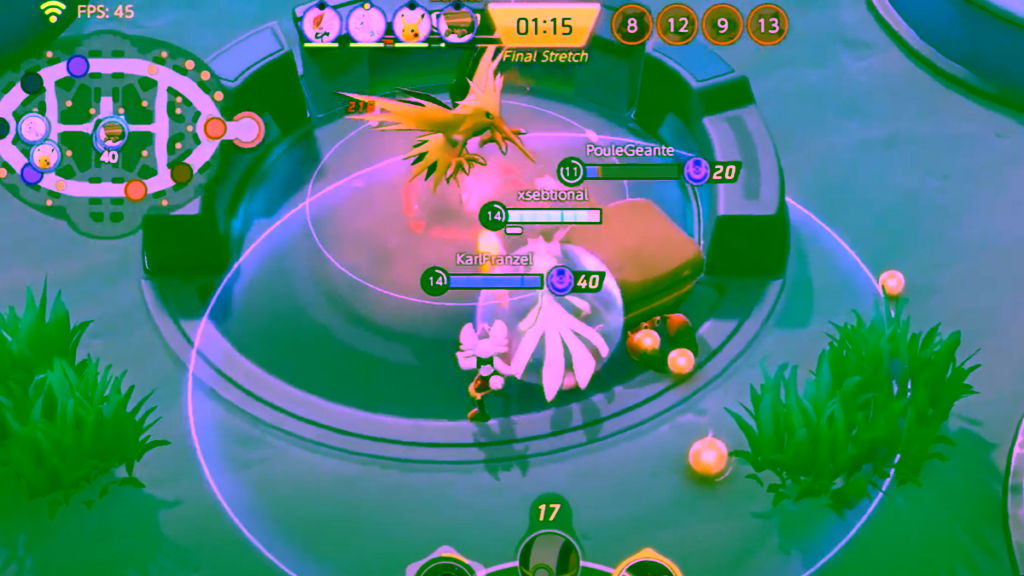
Task: Select the Cinderace teammate portrait
Action: point(321,22)
